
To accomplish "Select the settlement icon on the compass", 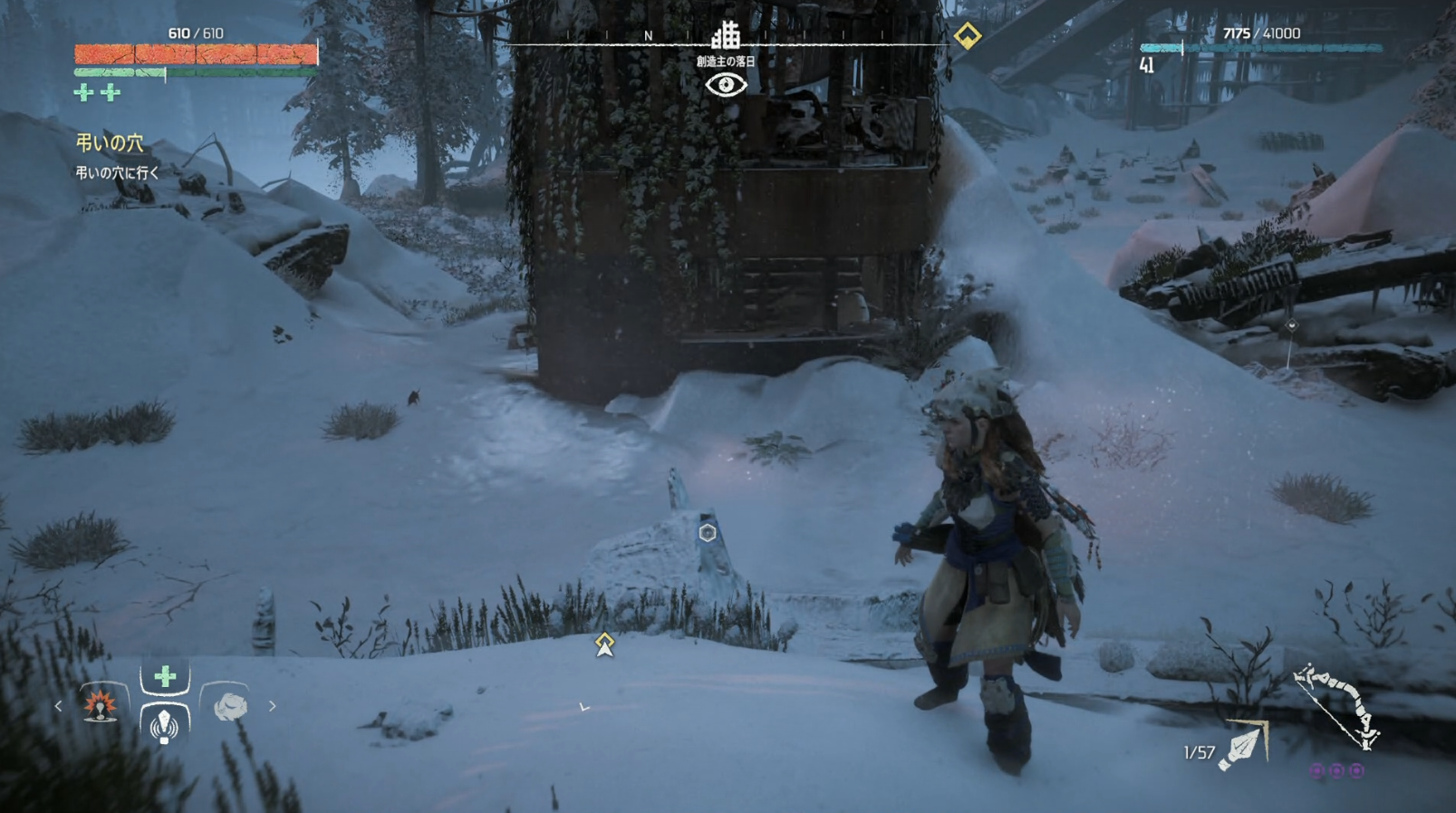I will tap(725, 35).
